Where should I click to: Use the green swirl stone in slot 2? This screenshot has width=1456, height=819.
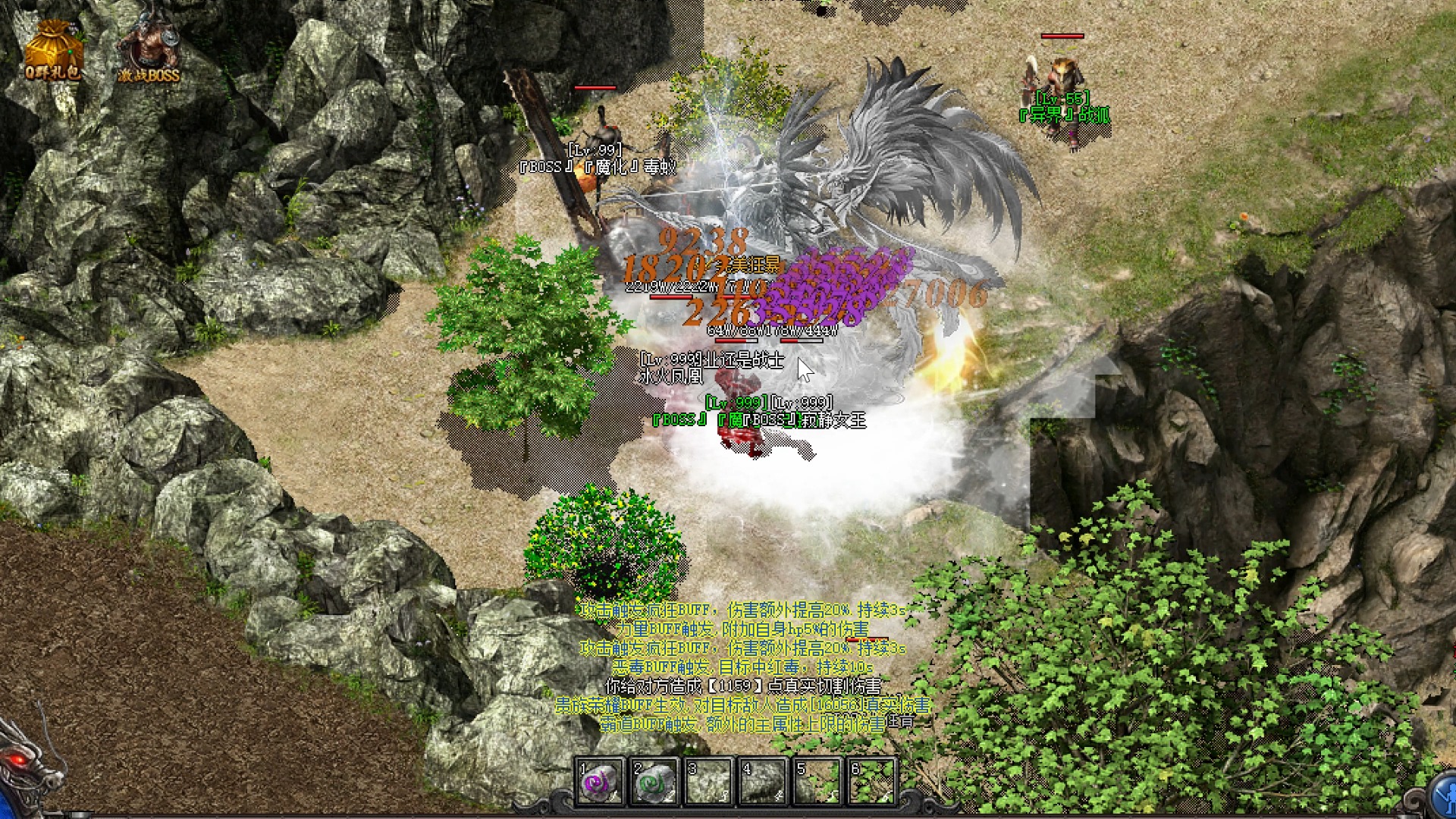pyautogui.click(x=654, y=781)
